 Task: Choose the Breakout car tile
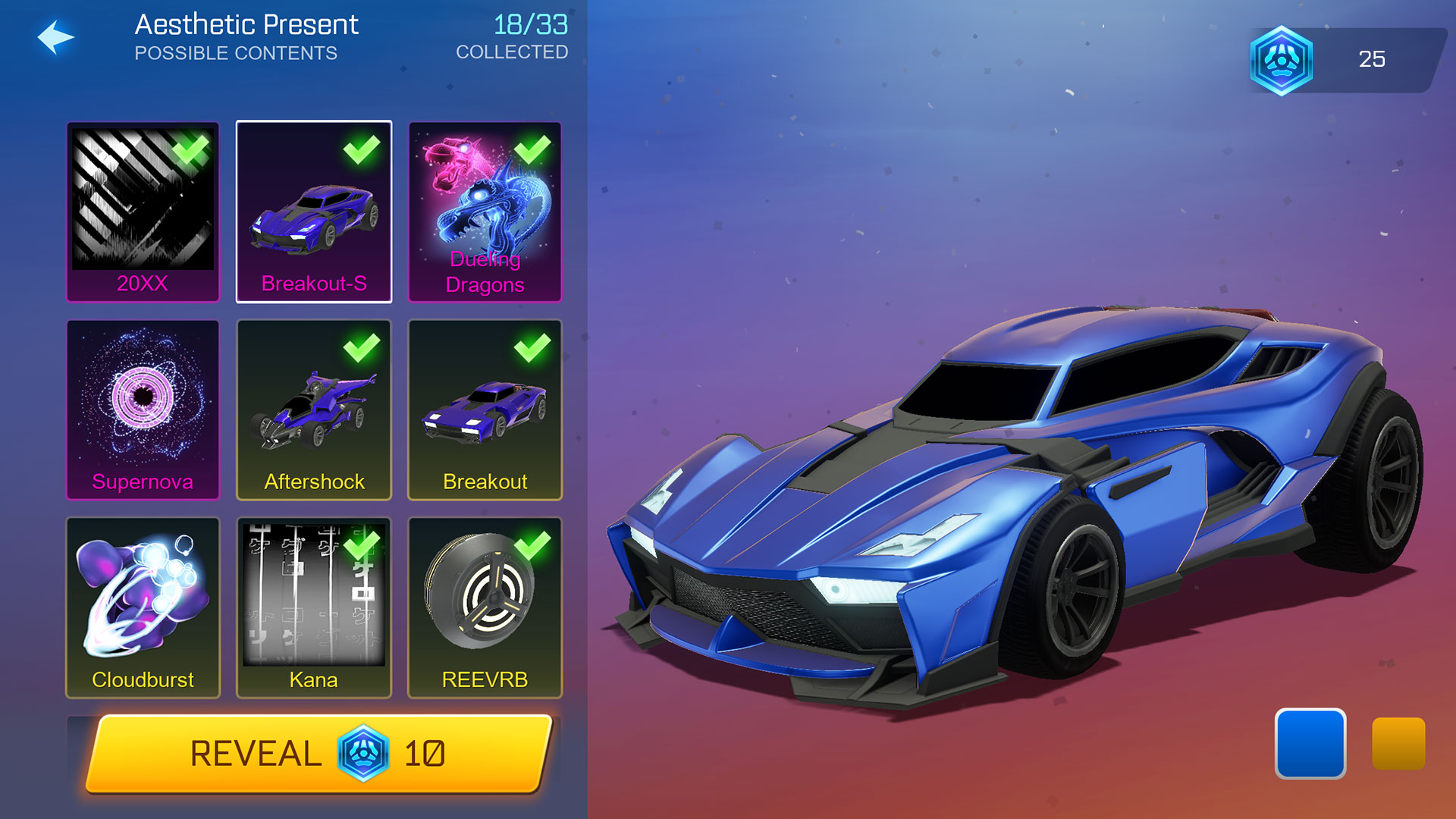point(485,409)
